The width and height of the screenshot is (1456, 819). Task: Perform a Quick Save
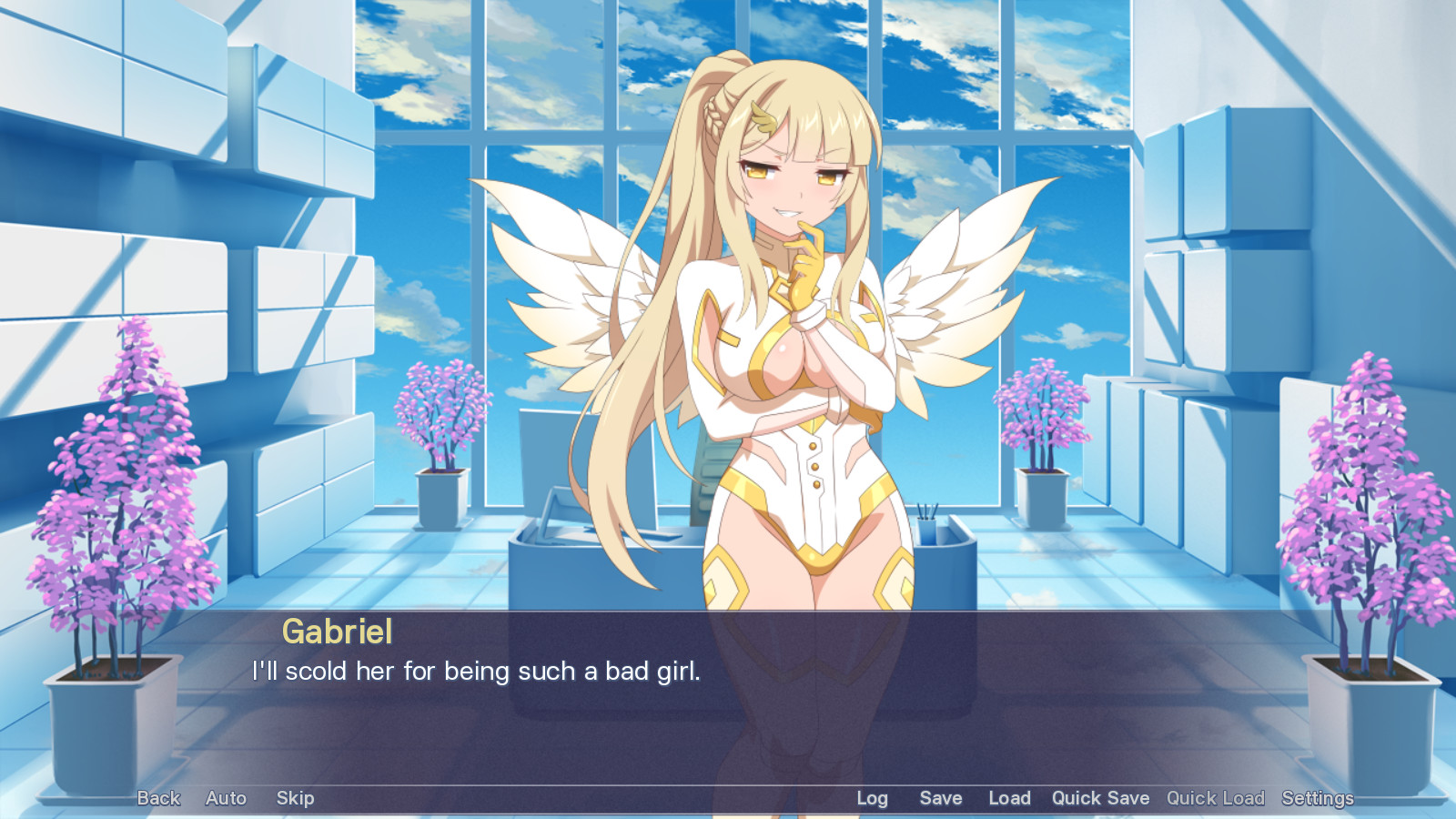tap(1100, 798)
